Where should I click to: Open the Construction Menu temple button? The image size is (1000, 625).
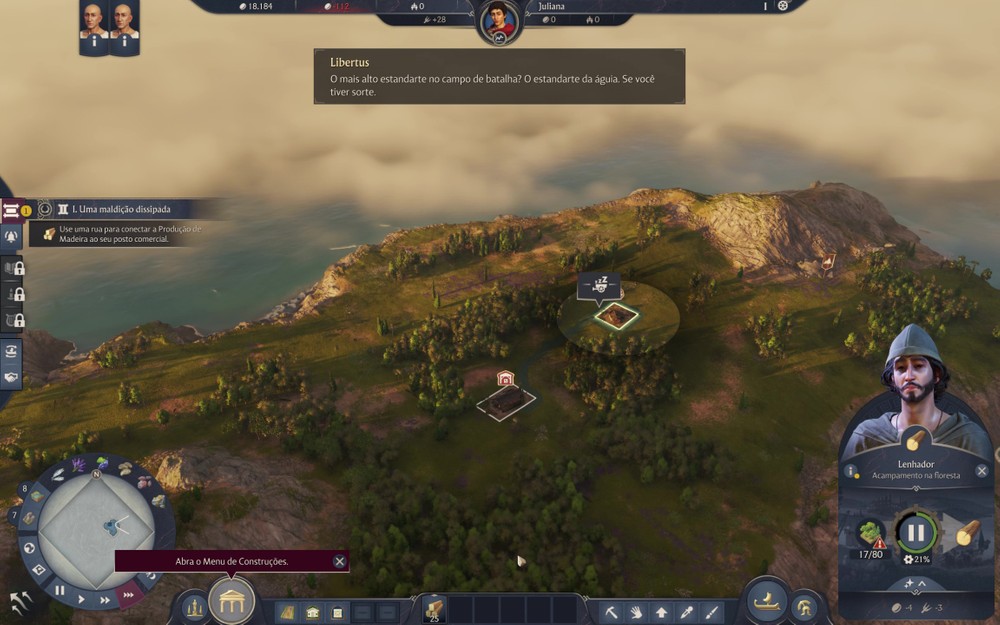click(x=232, y=601)
